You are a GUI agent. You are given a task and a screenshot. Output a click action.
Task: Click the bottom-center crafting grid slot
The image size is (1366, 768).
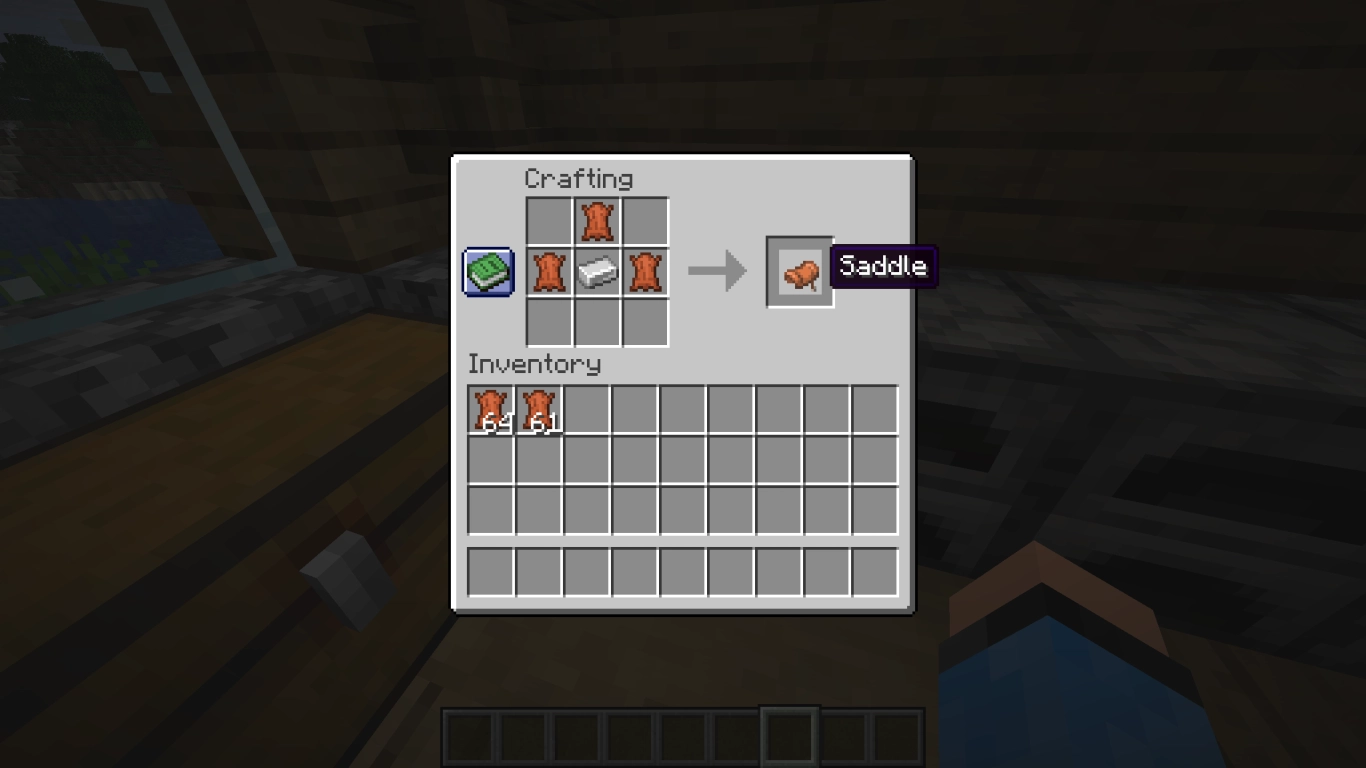[x=596, y=322]
